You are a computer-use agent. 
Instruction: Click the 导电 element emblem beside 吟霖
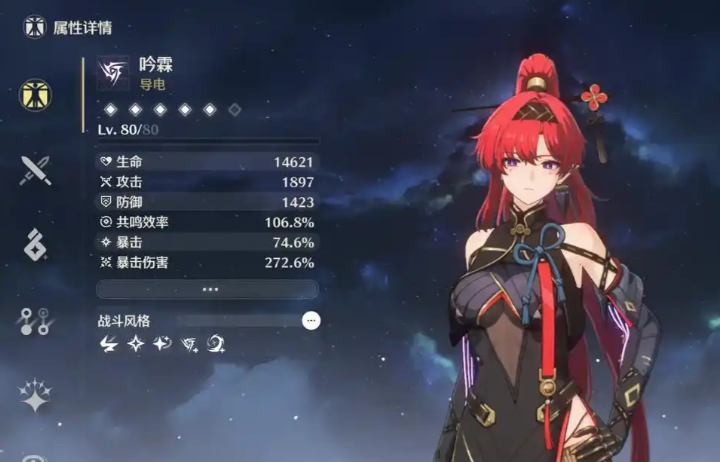(x=113, y=73)
